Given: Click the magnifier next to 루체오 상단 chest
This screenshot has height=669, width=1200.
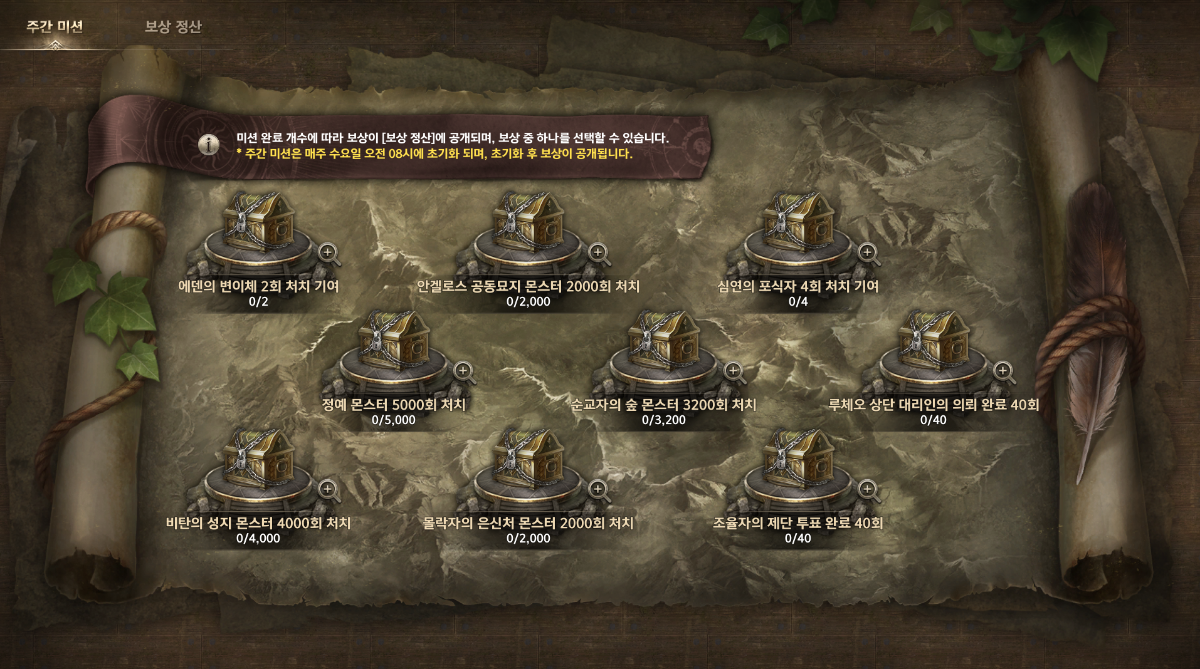Looking at the screenshot, I should 1003,372.
